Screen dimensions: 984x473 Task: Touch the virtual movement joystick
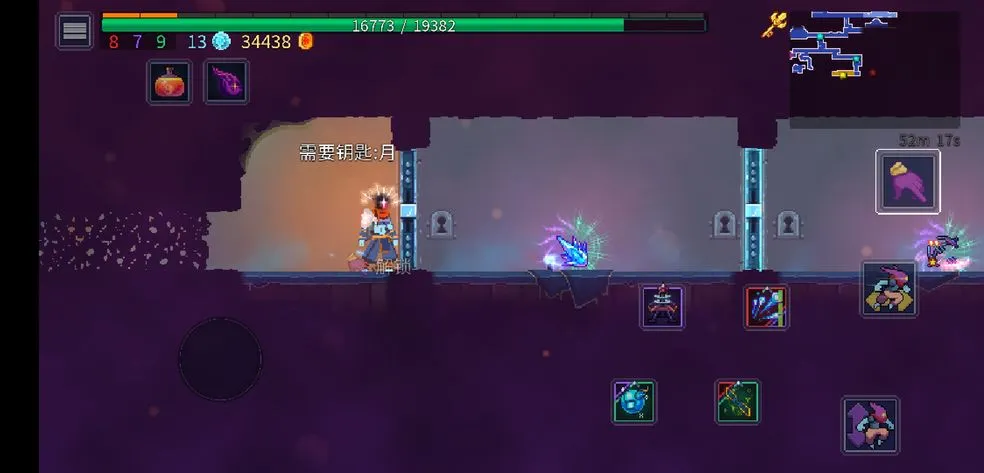point(220,359)
